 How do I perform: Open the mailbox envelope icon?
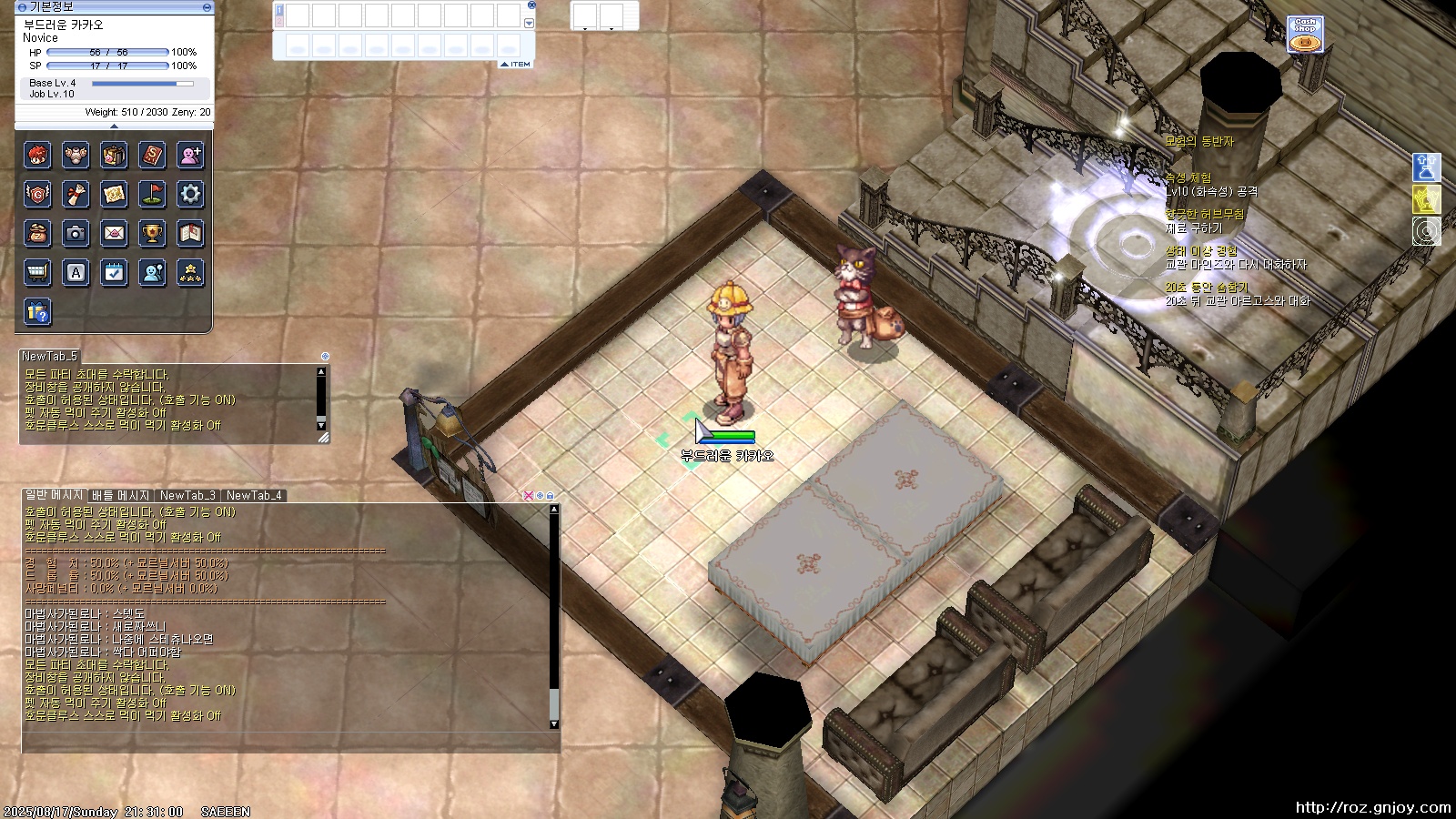pos(114,233)
